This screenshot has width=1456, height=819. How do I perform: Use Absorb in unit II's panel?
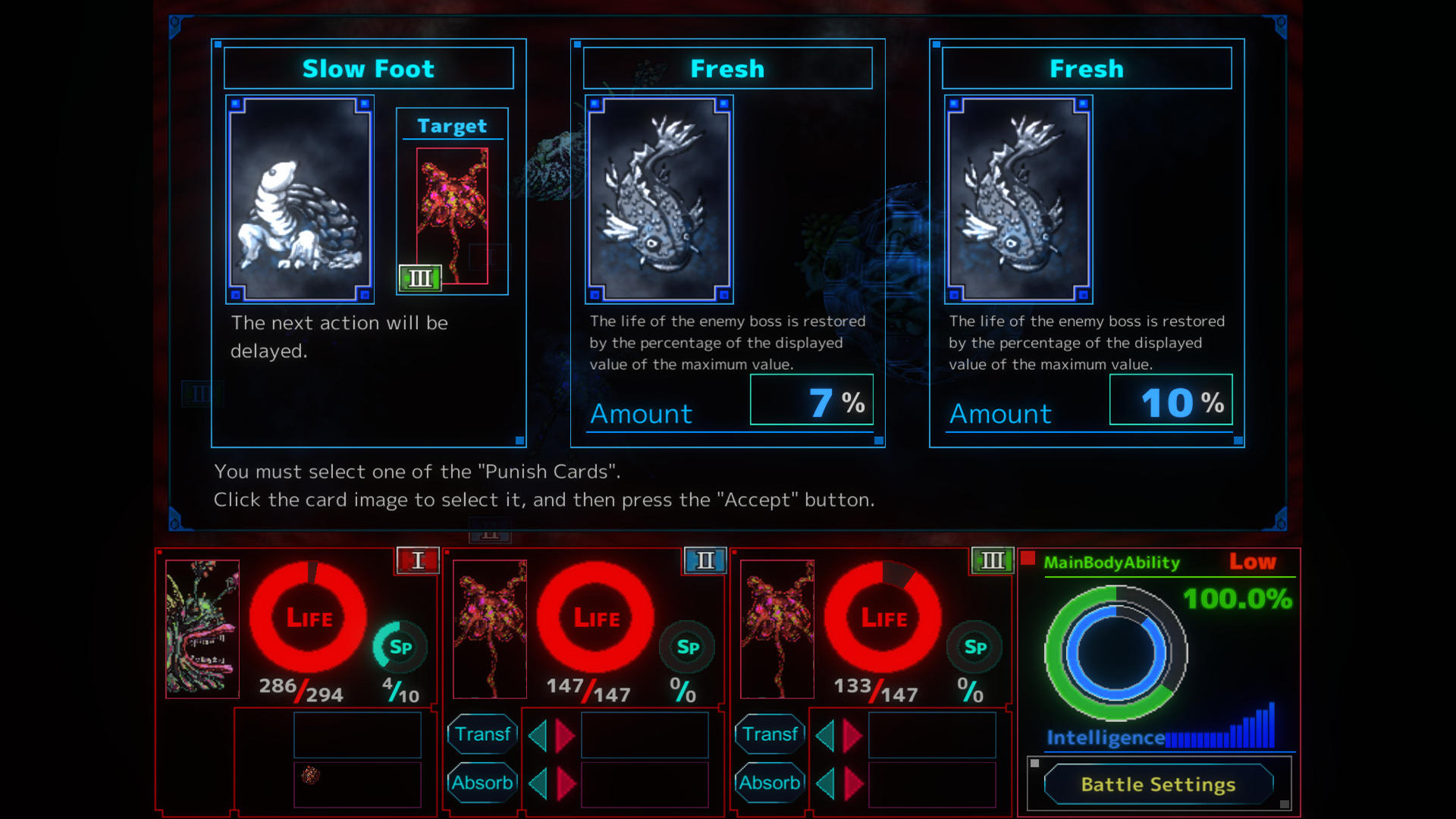(482, 783)
